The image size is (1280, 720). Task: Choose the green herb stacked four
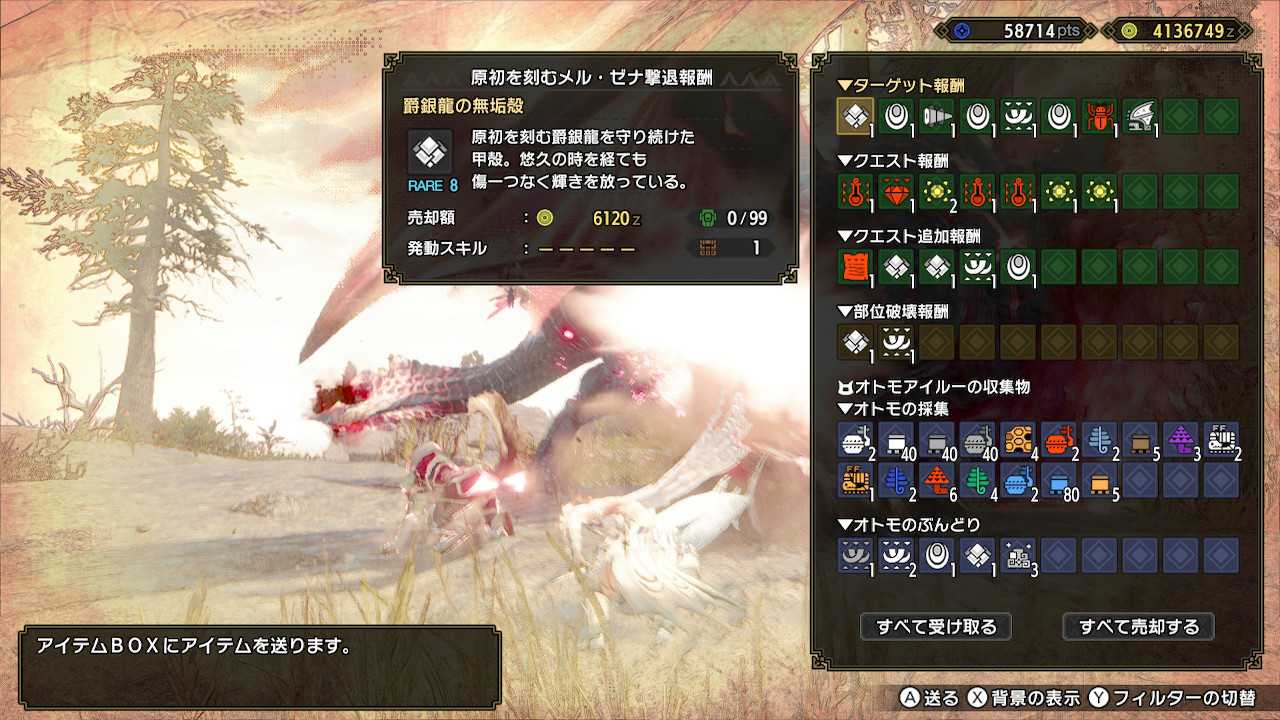(977, 481)
